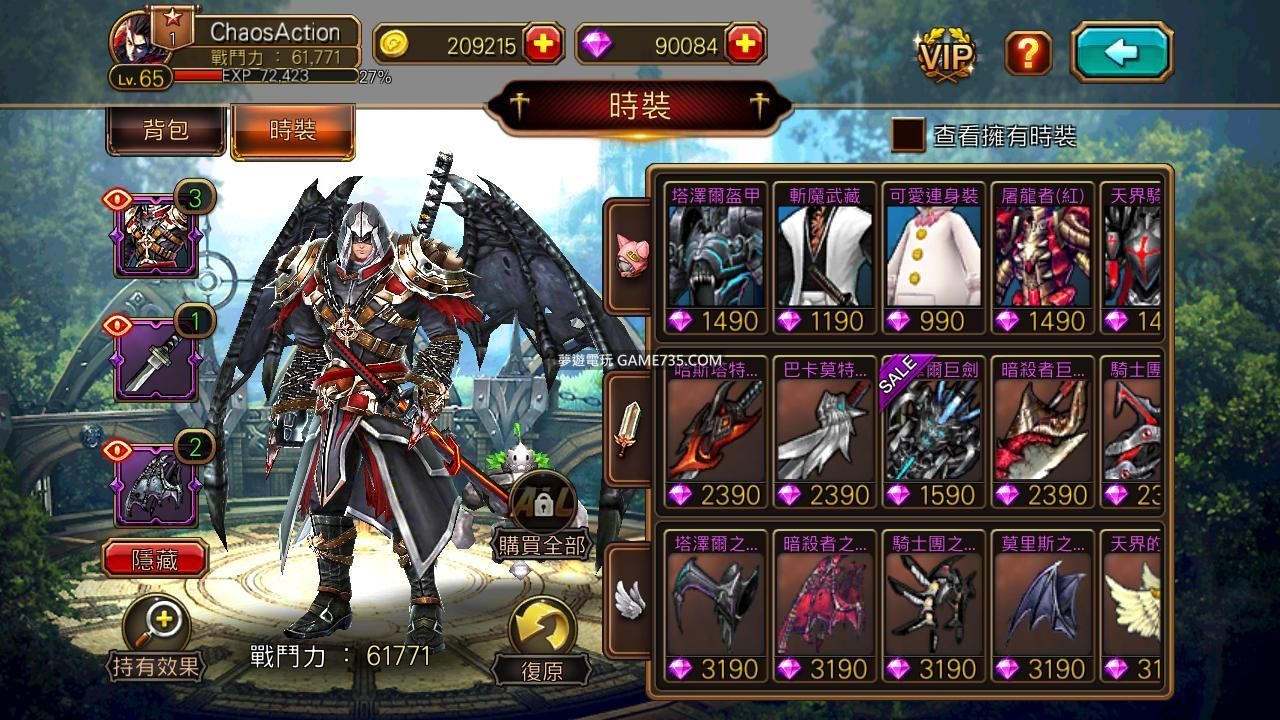Choose the SALE greatsword for 1590 gems

click(x=934, y=432)
